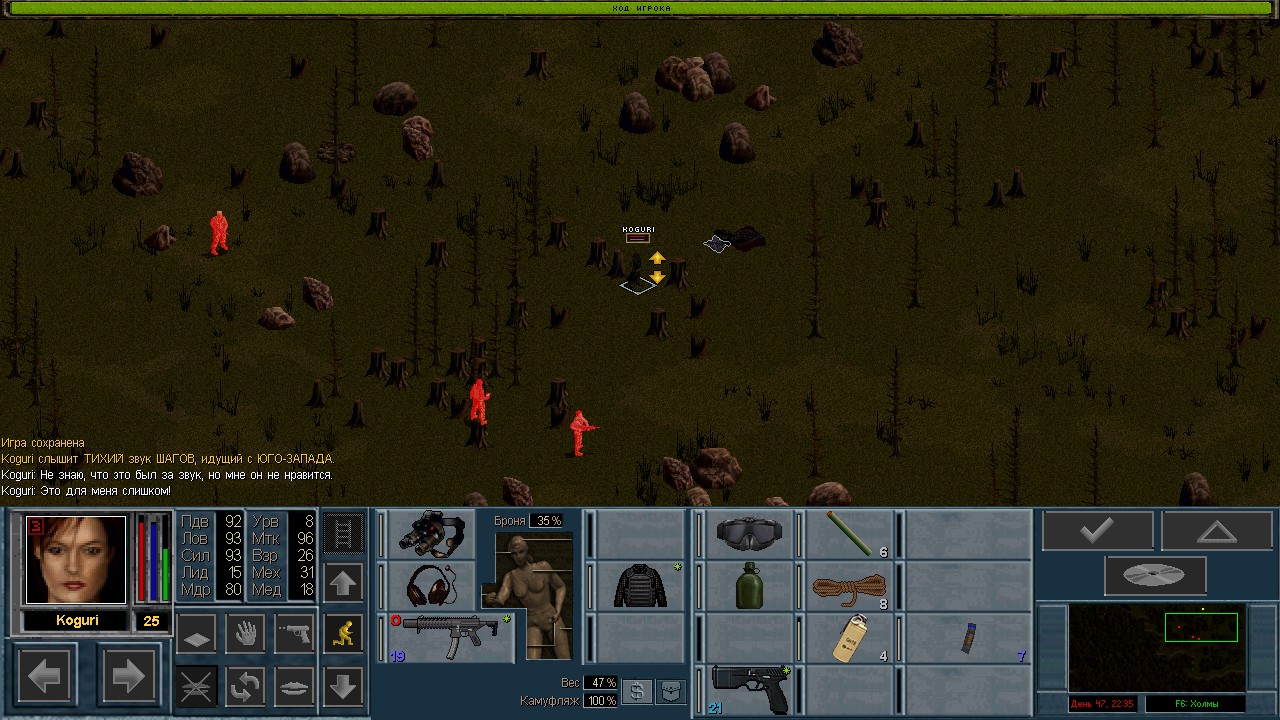Toggle the kneeling stance button
The height and width of the screenshot is (720, 1280).
point(344,633)
